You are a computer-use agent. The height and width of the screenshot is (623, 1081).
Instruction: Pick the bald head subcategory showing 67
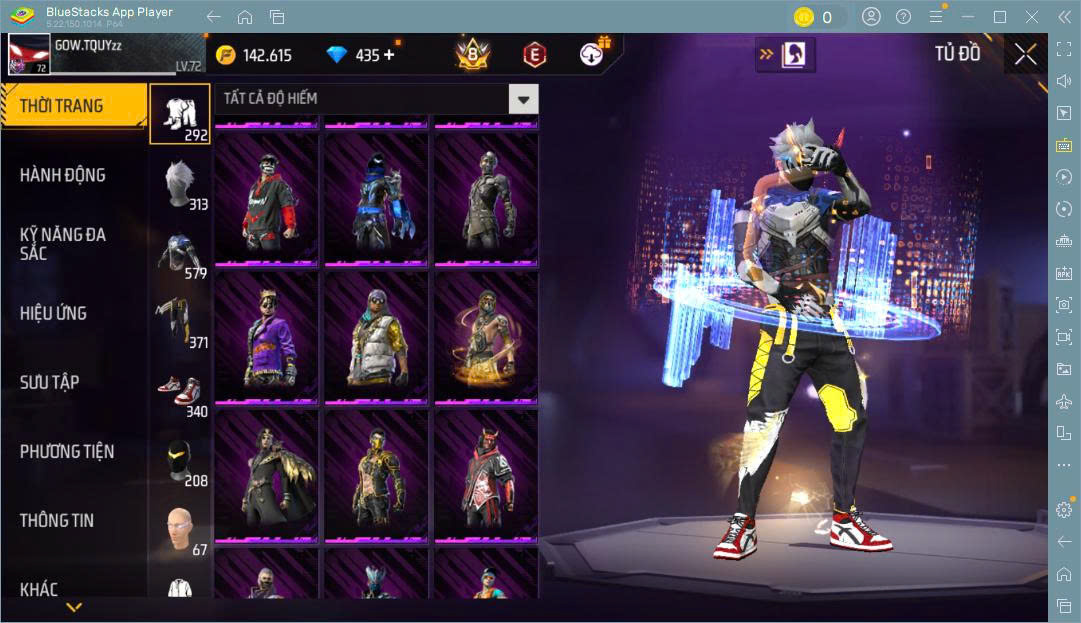click(180, 529)
